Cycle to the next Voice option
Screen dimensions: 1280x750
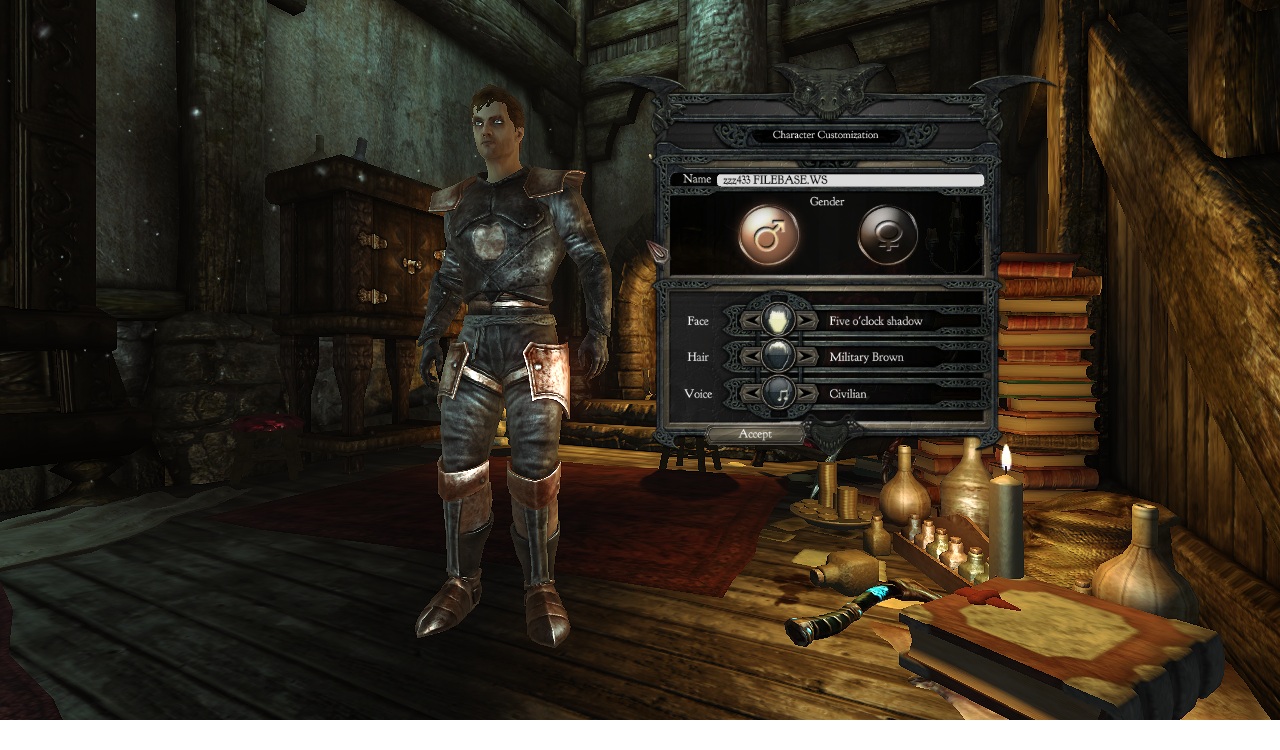click(x=805, y=394)
